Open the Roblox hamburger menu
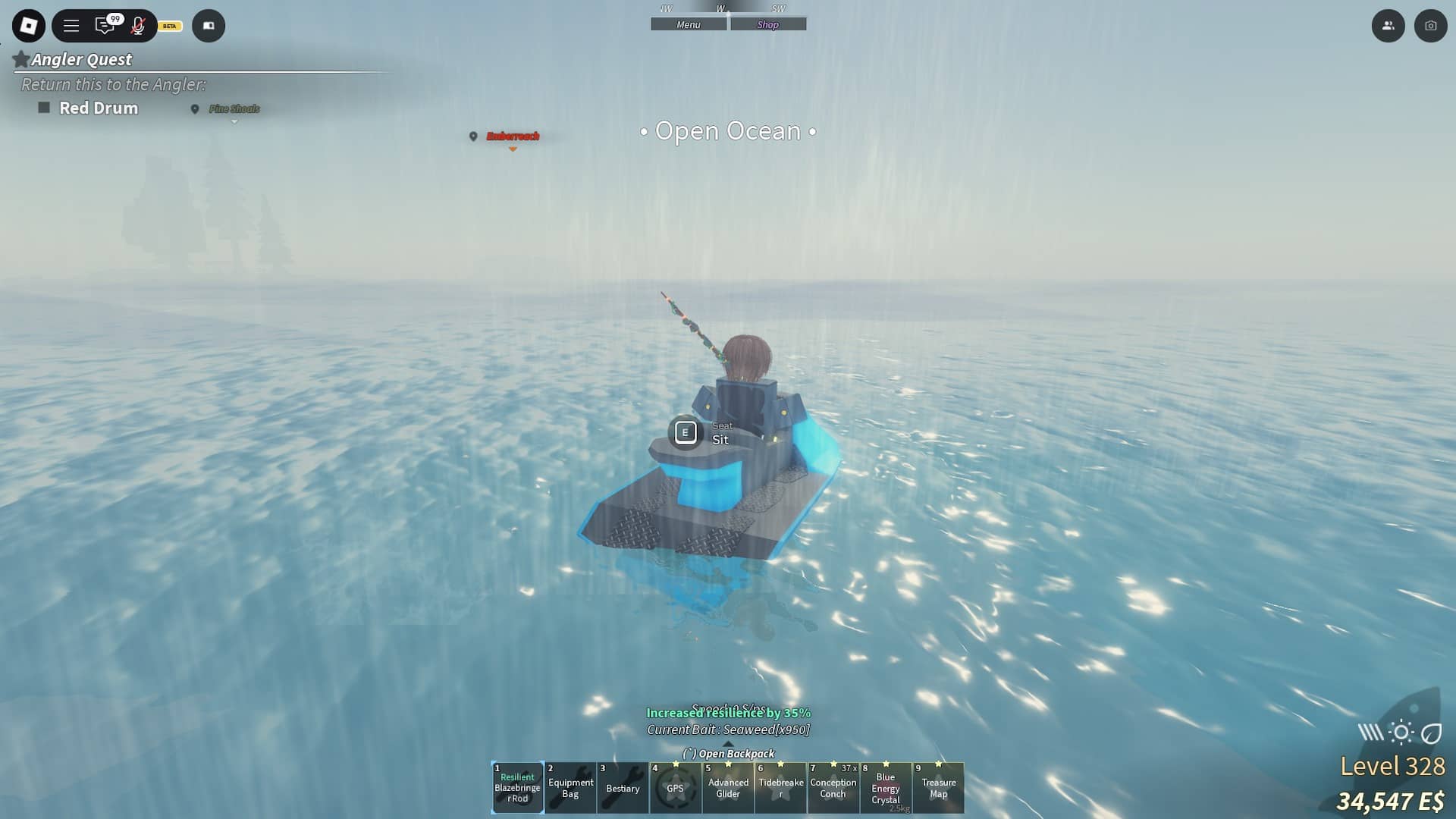Image resolution: width=1456 pixels, height=819 pixels. point(71,25)
